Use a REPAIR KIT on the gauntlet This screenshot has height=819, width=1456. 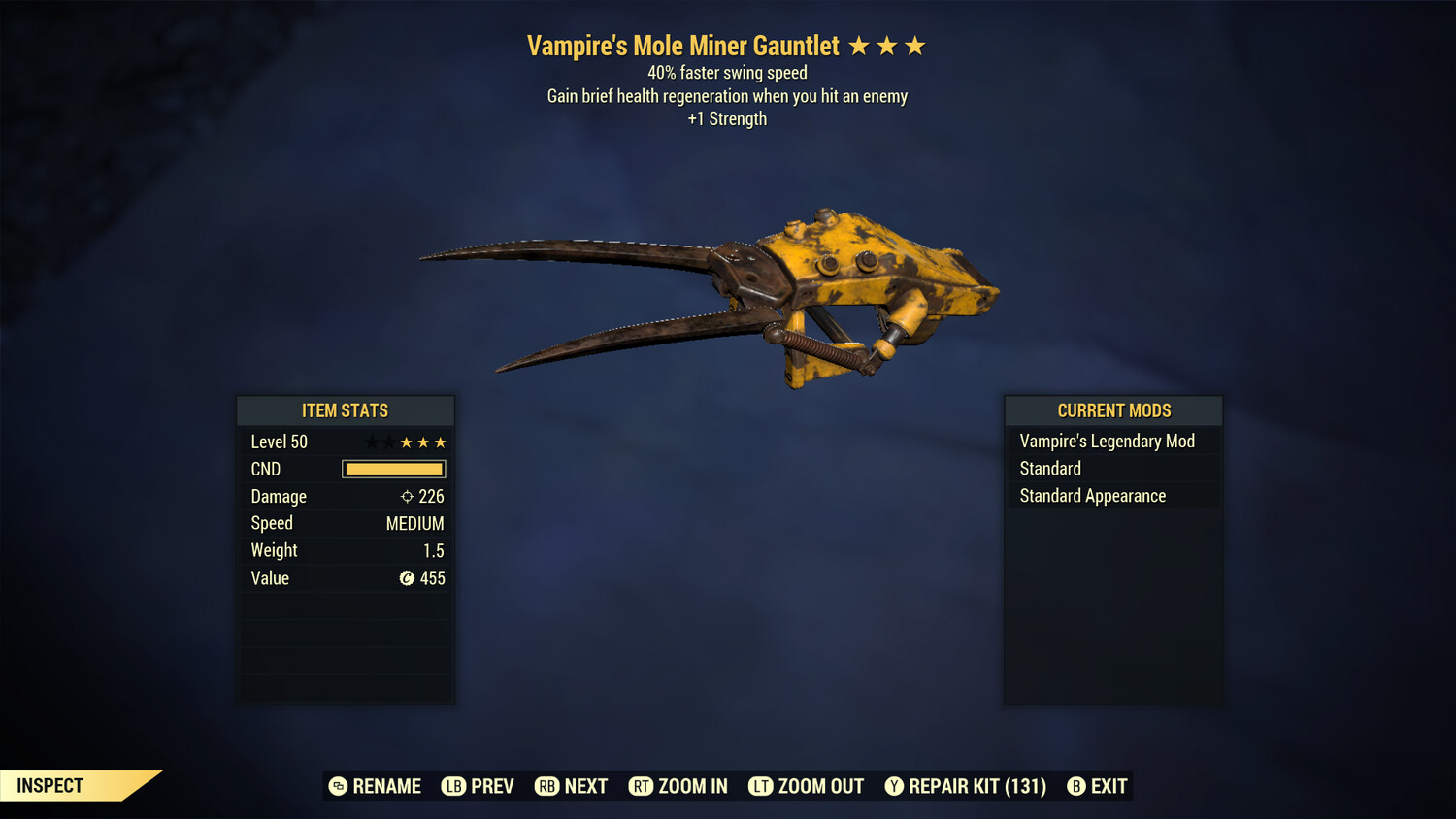966,786
